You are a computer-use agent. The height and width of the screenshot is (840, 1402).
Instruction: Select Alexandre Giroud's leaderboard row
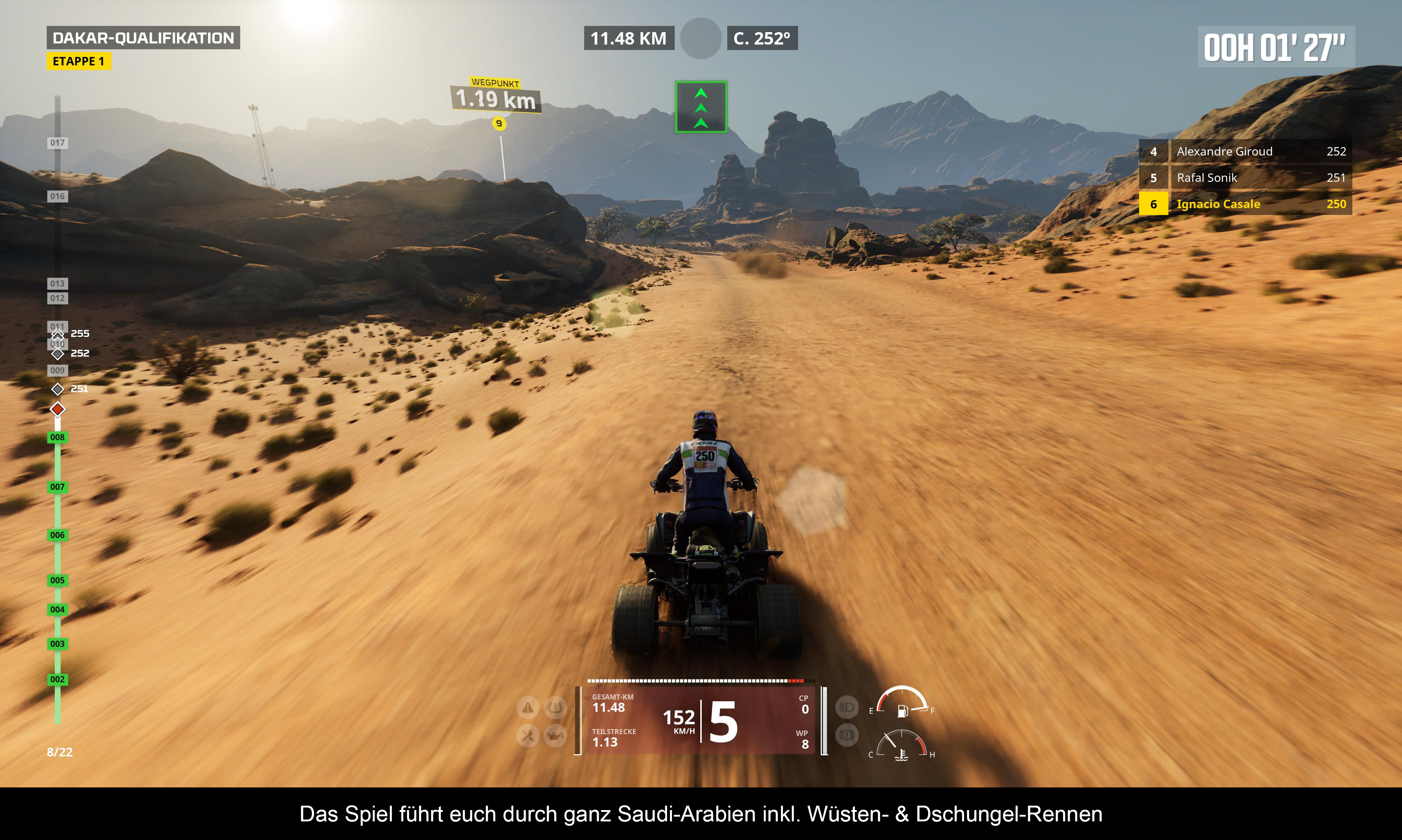click(x=1245, y=151)
